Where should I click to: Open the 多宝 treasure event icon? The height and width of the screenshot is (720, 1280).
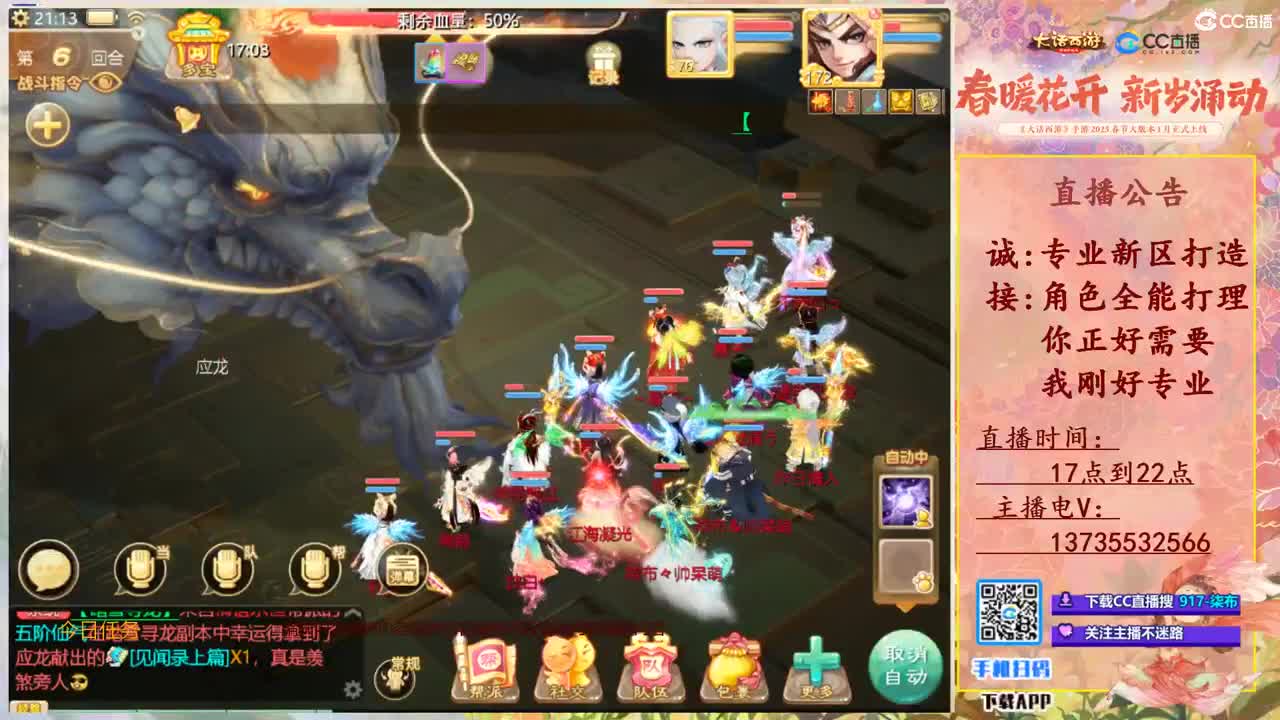pos(196,46)
